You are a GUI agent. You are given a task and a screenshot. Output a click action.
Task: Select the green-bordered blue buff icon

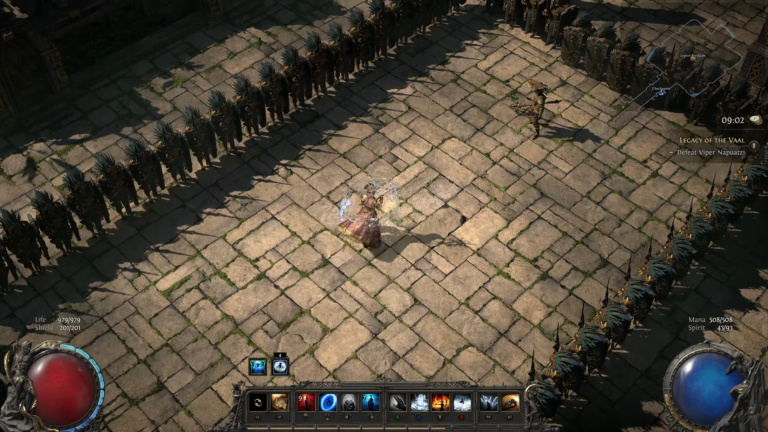point(257,366)
